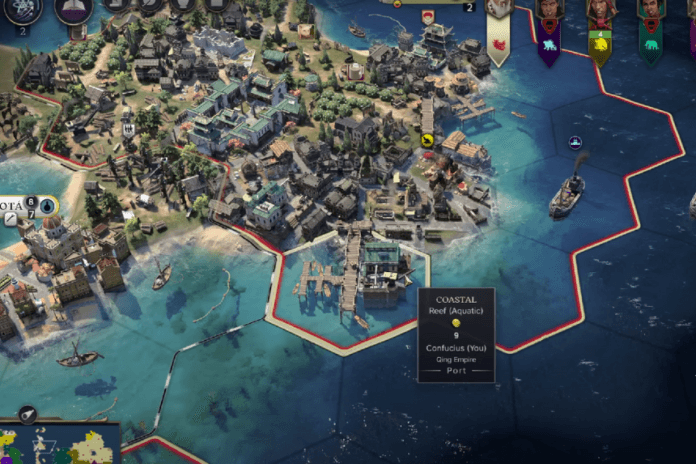Select the yellow unit flag near the docks
Image resolution: width=696 pixels, height=464 pixels.
[427, 141]
